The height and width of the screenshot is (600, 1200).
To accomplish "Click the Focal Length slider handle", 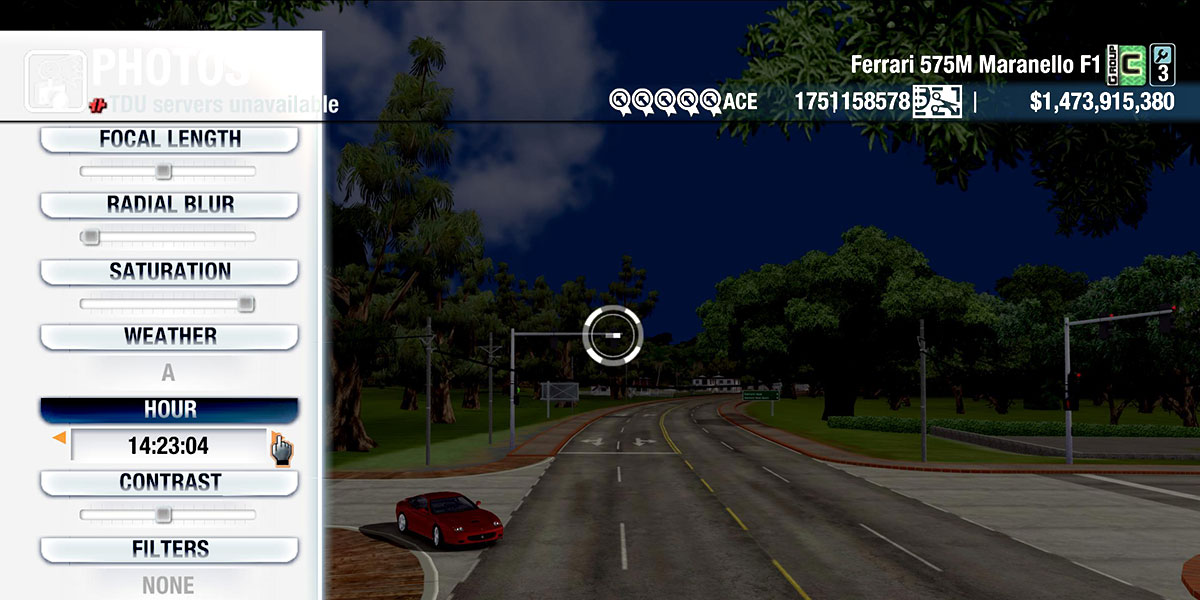I will [x=163, y=172].
